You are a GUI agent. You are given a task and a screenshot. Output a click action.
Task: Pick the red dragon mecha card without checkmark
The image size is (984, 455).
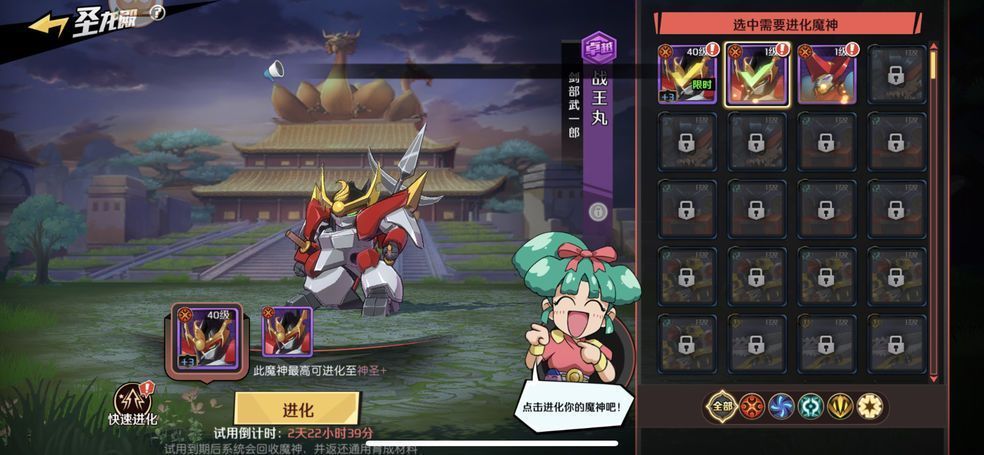point(827,74)
